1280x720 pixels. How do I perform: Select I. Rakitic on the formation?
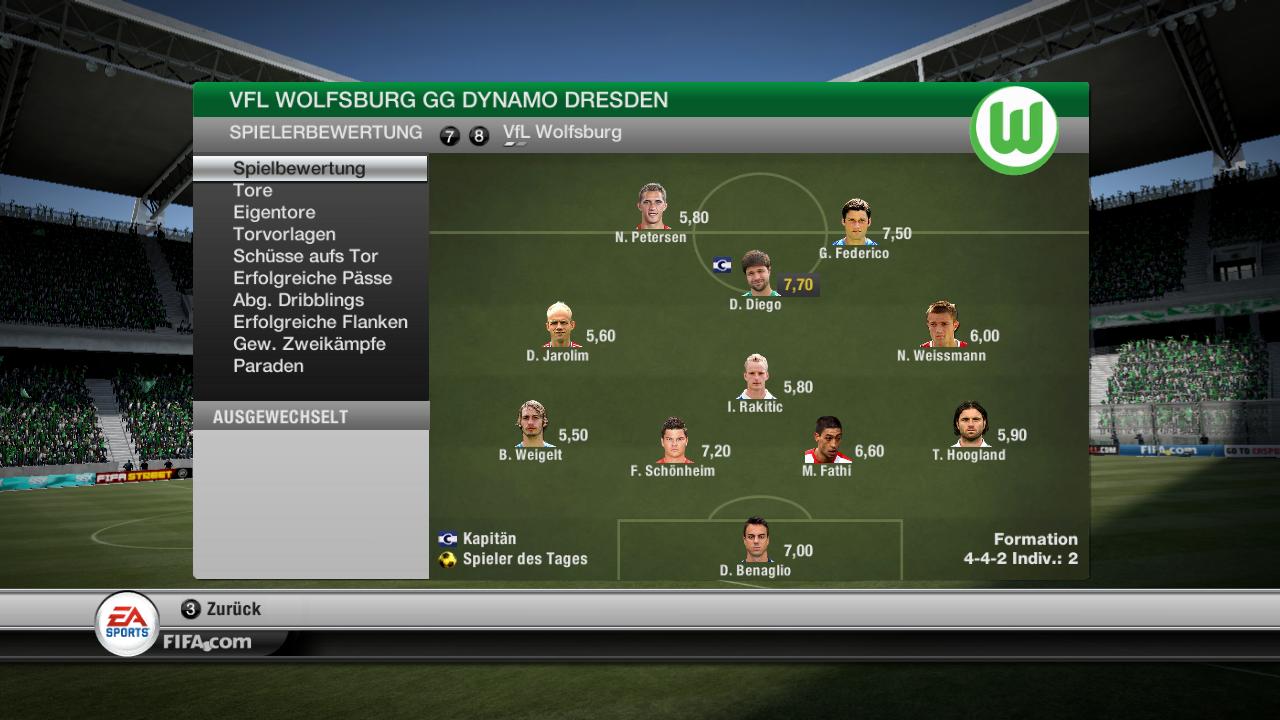click(x=756, y=377)
